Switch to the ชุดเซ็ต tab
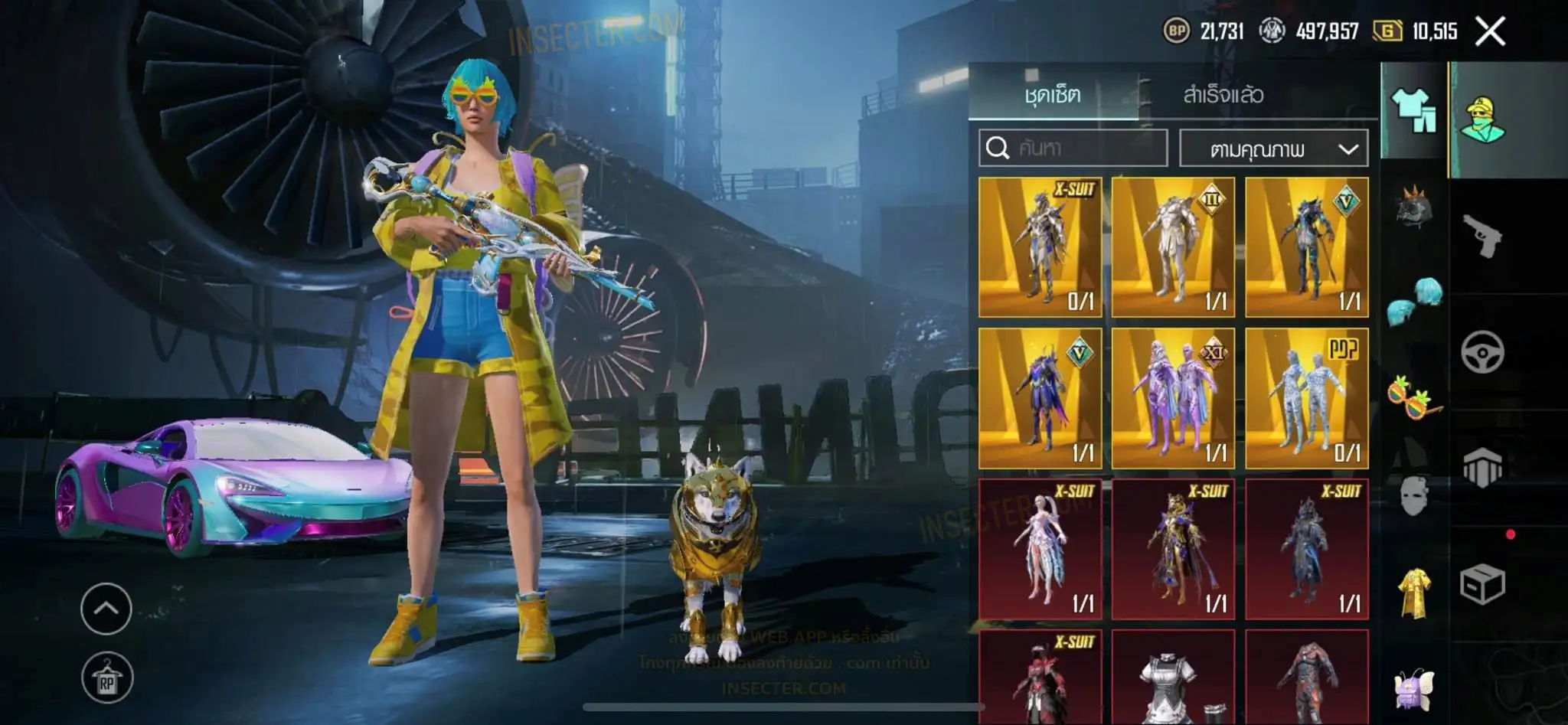Screen dimensions: 1568x725 [x=1053, y=95]
